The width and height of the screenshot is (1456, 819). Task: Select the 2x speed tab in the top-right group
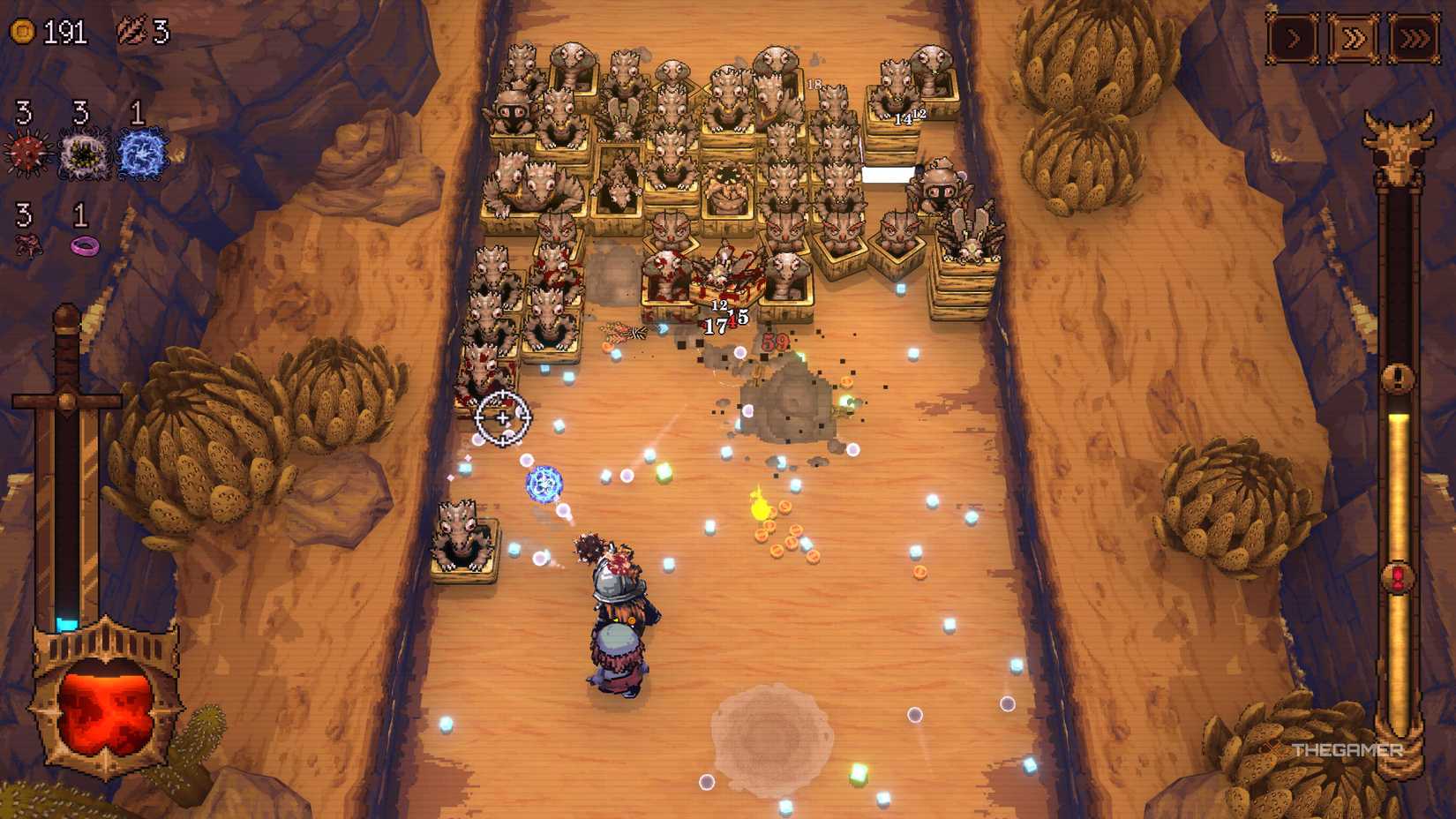click(x=1355, y=38)
